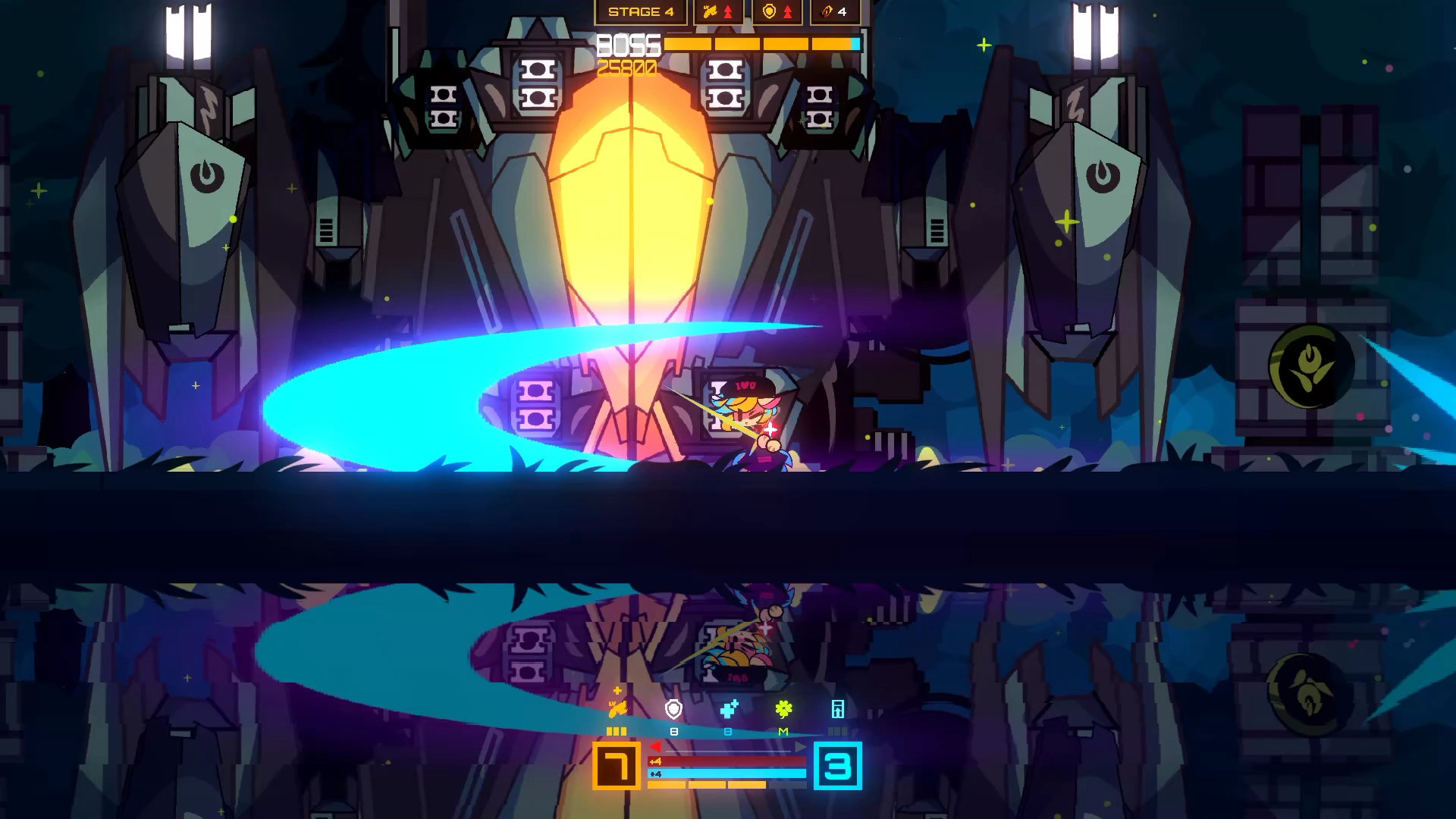This screenshot has width=1456, height=819.
Task: Toggle the red upgrade arrow next to attack icon
Action: tap(728, 11)
